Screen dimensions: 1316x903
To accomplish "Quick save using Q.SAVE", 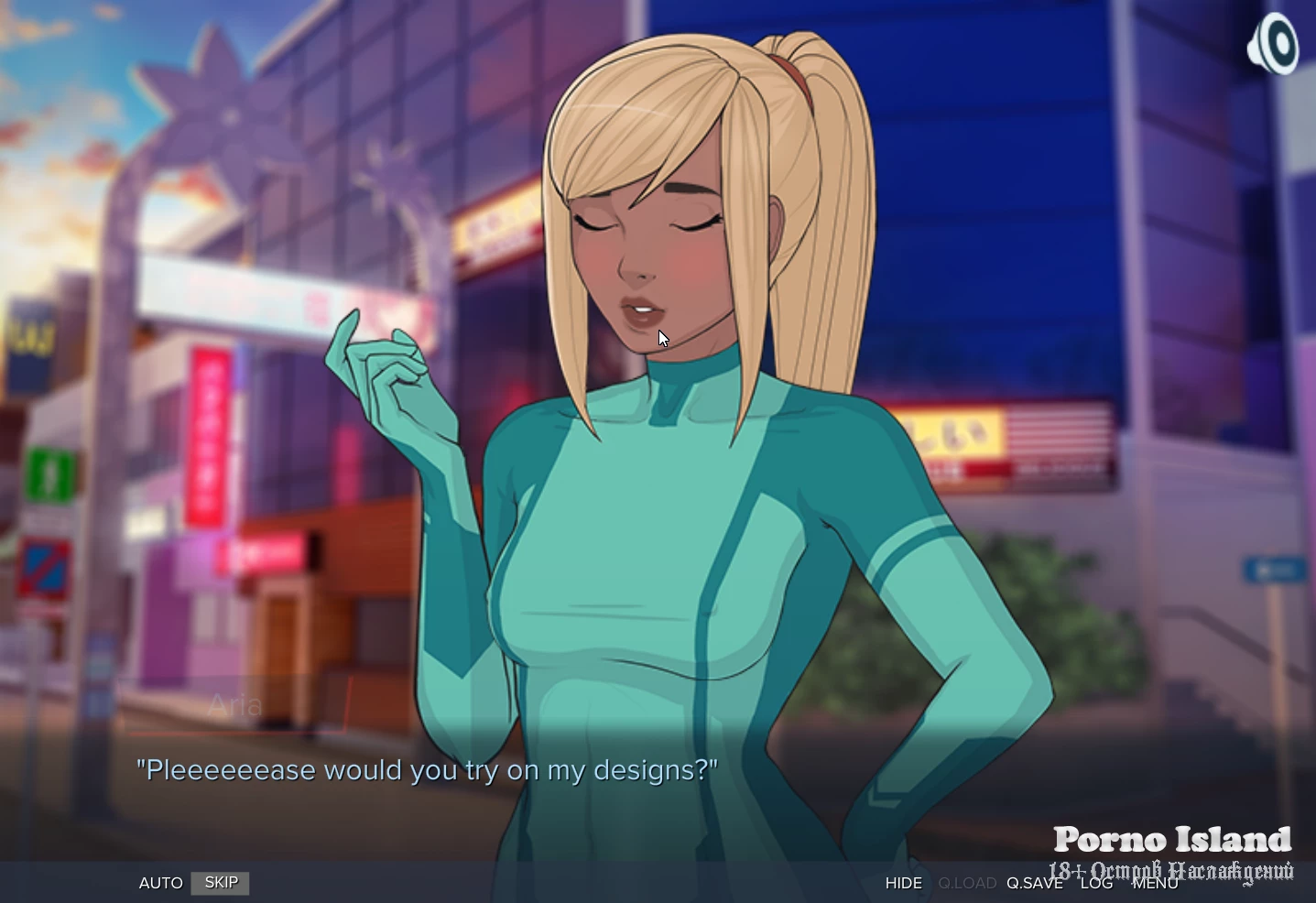I will 1034,883.
